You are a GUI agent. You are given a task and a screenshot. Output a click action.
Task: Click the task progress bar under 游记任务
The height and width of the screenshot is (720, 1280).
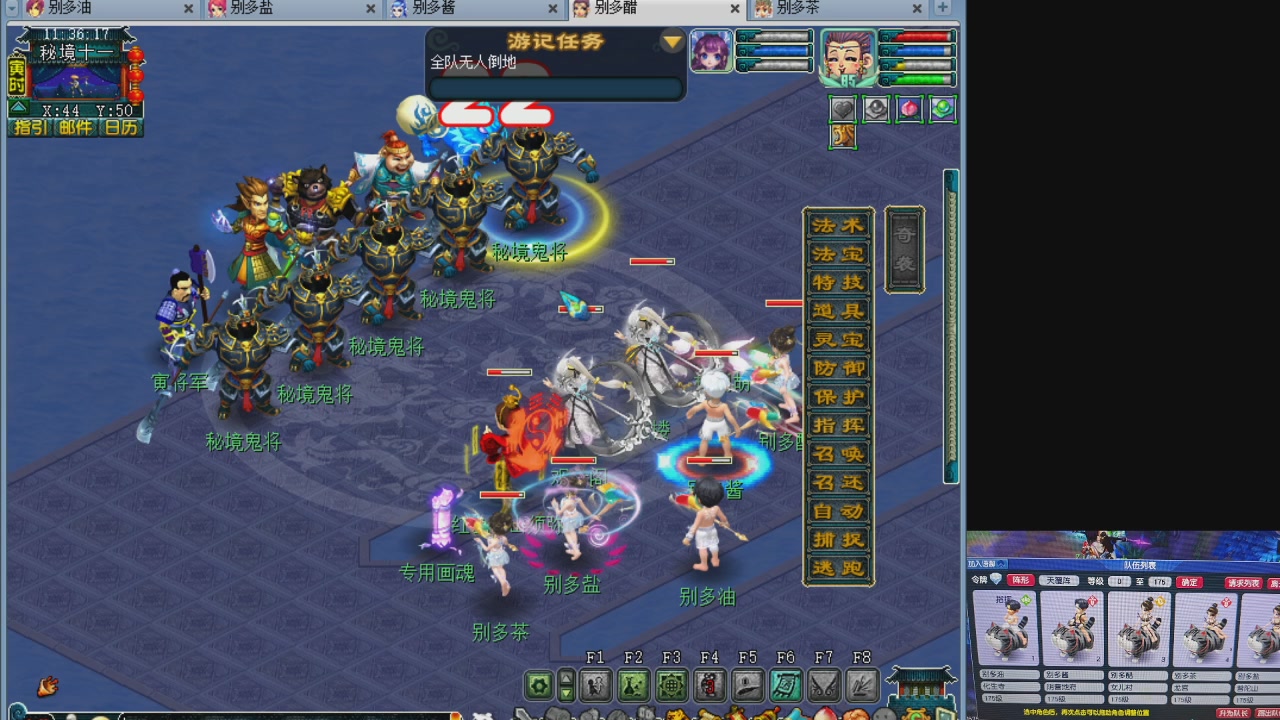click(556, 88)
